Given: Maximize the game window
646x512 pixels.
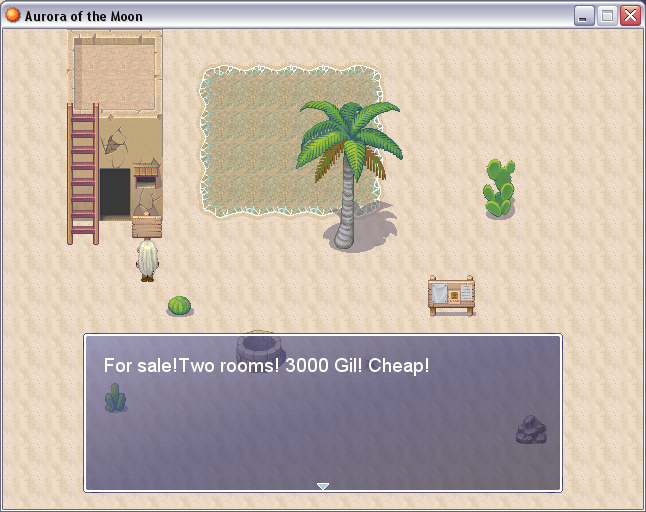Looking at the screenshot, I should click(x=607, y=16).
